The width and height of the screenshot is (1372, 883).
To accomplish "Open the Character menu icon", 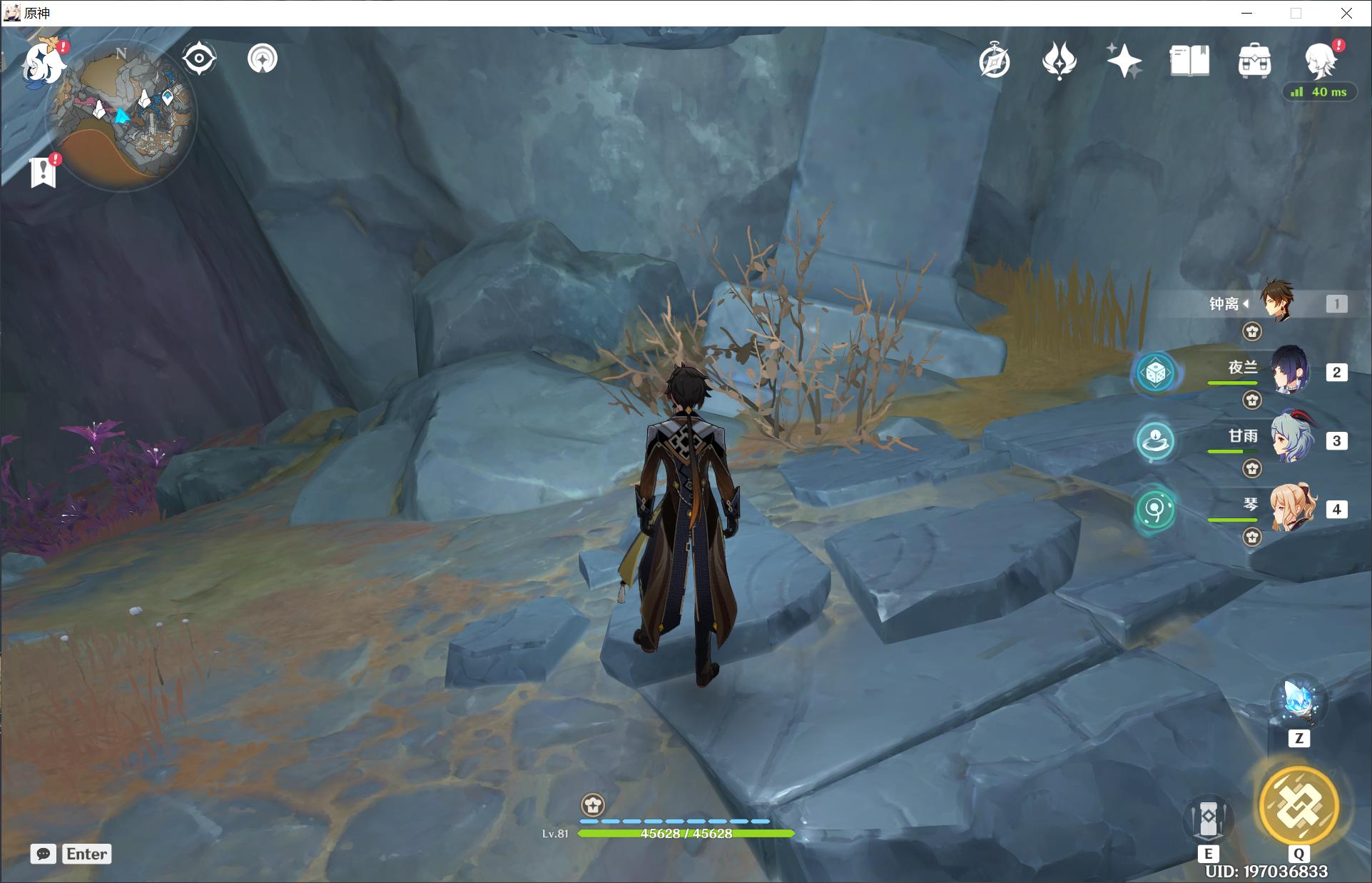I will coord(1320,60).
